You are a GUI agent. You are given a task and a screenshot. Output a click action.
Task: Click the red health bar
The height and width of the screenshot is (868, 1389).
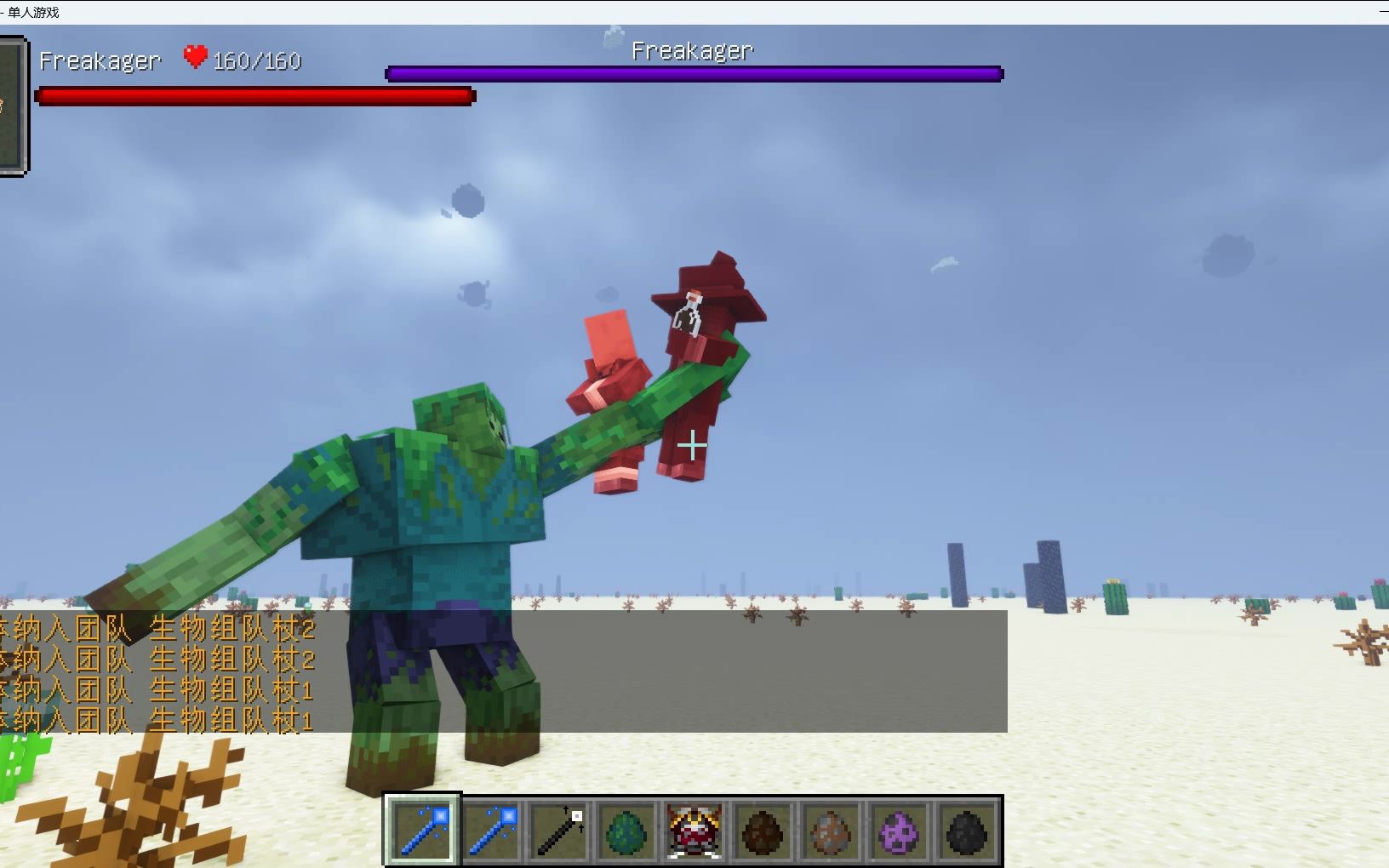point(254,95)
